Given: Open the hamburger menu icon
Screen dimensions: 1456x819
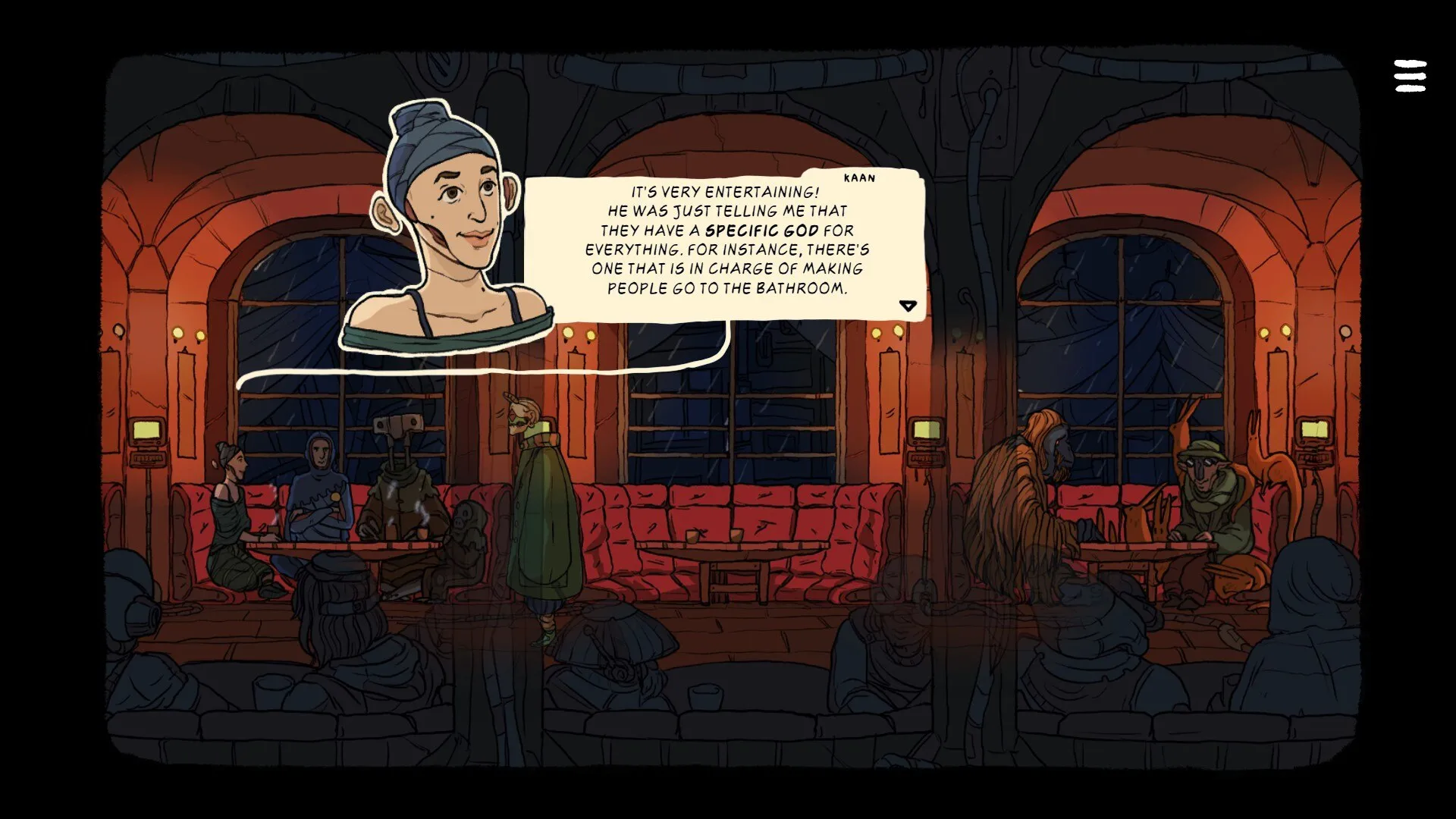Looking at the screenshot, I should point(1410,77).
